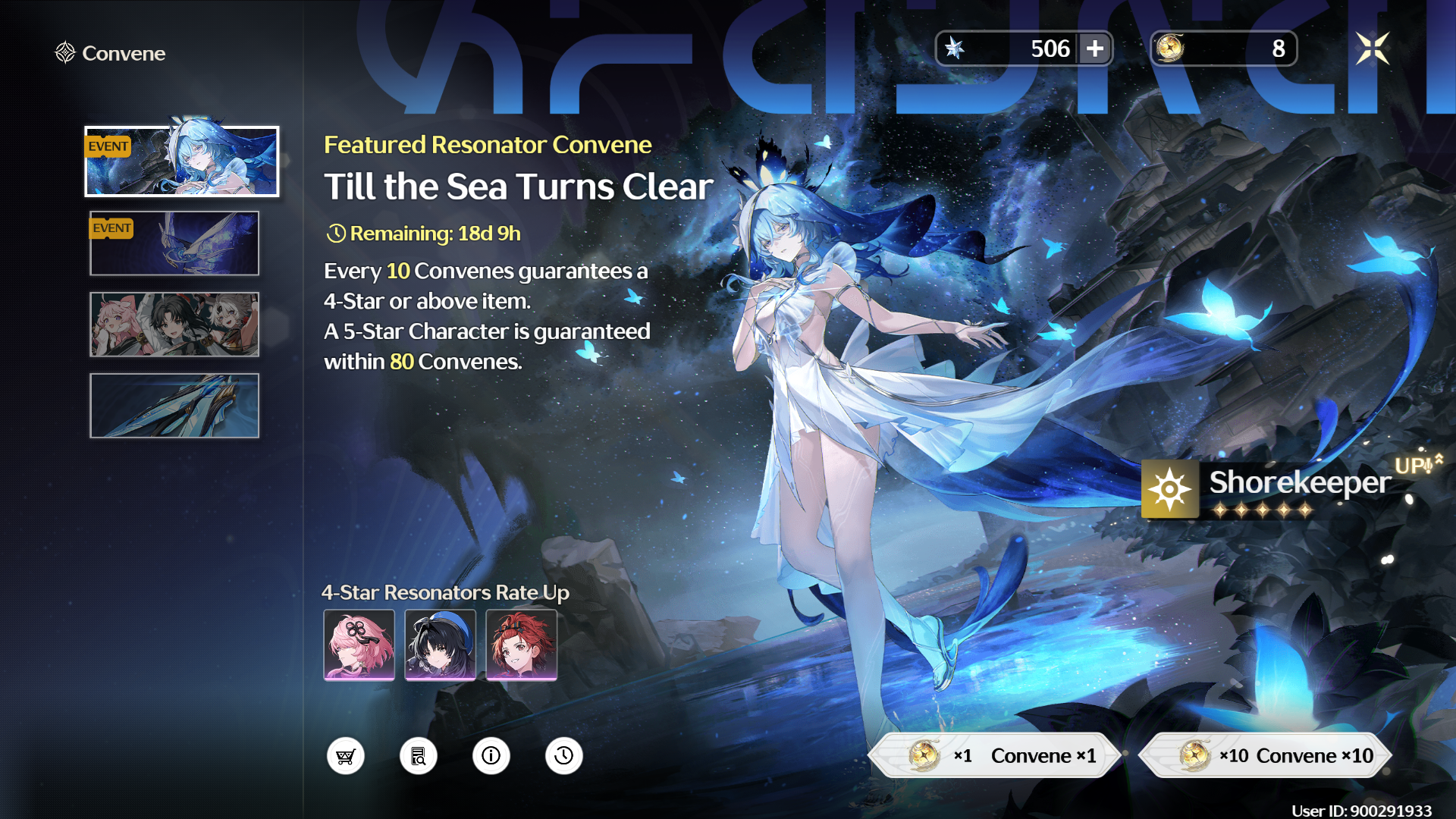This screenshot has width=1456, height=819.
Task: Open the three-character group banner
Action: (174, 325)
